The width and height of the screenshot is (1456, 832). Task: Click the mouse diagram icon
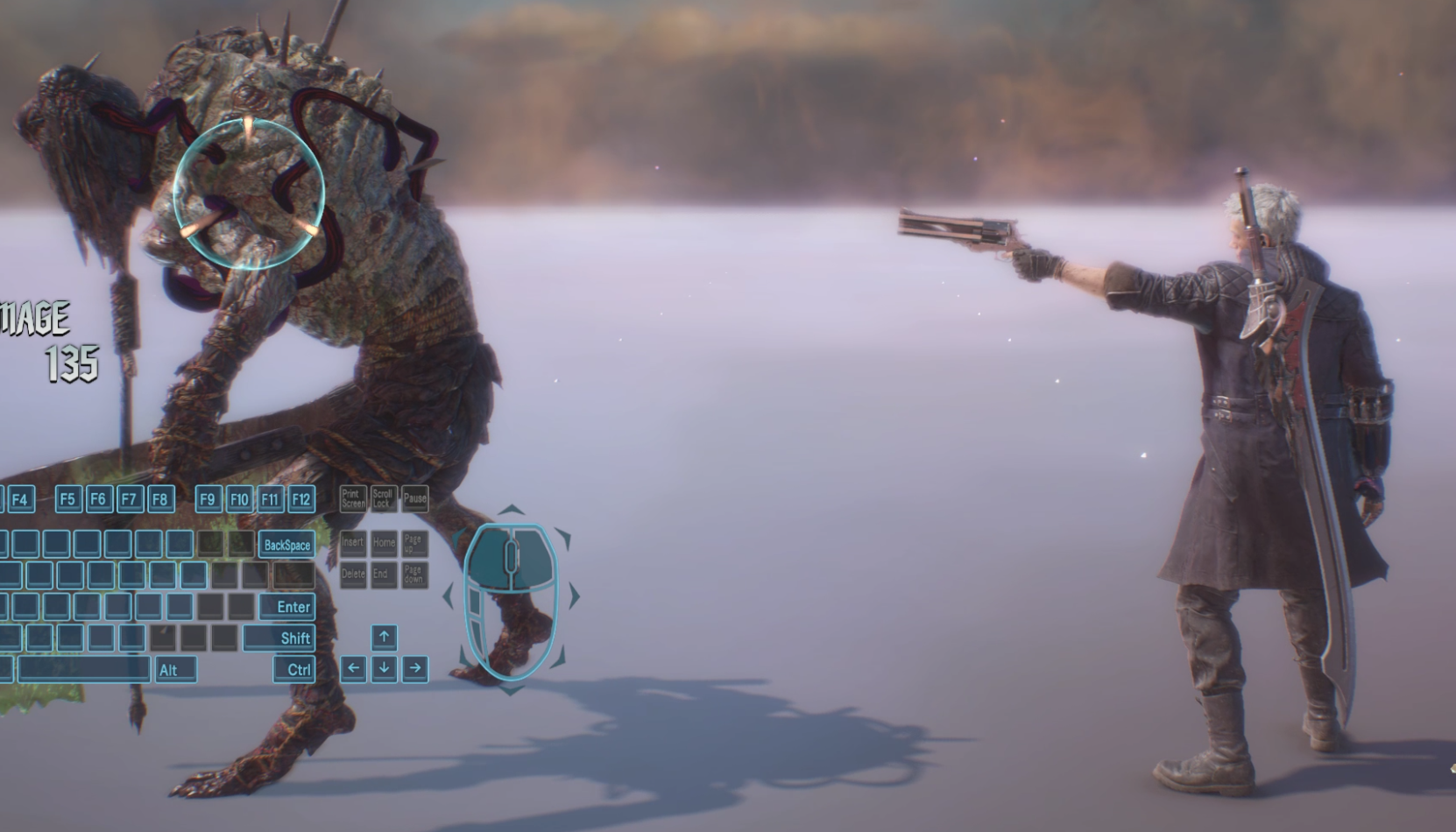511,601
